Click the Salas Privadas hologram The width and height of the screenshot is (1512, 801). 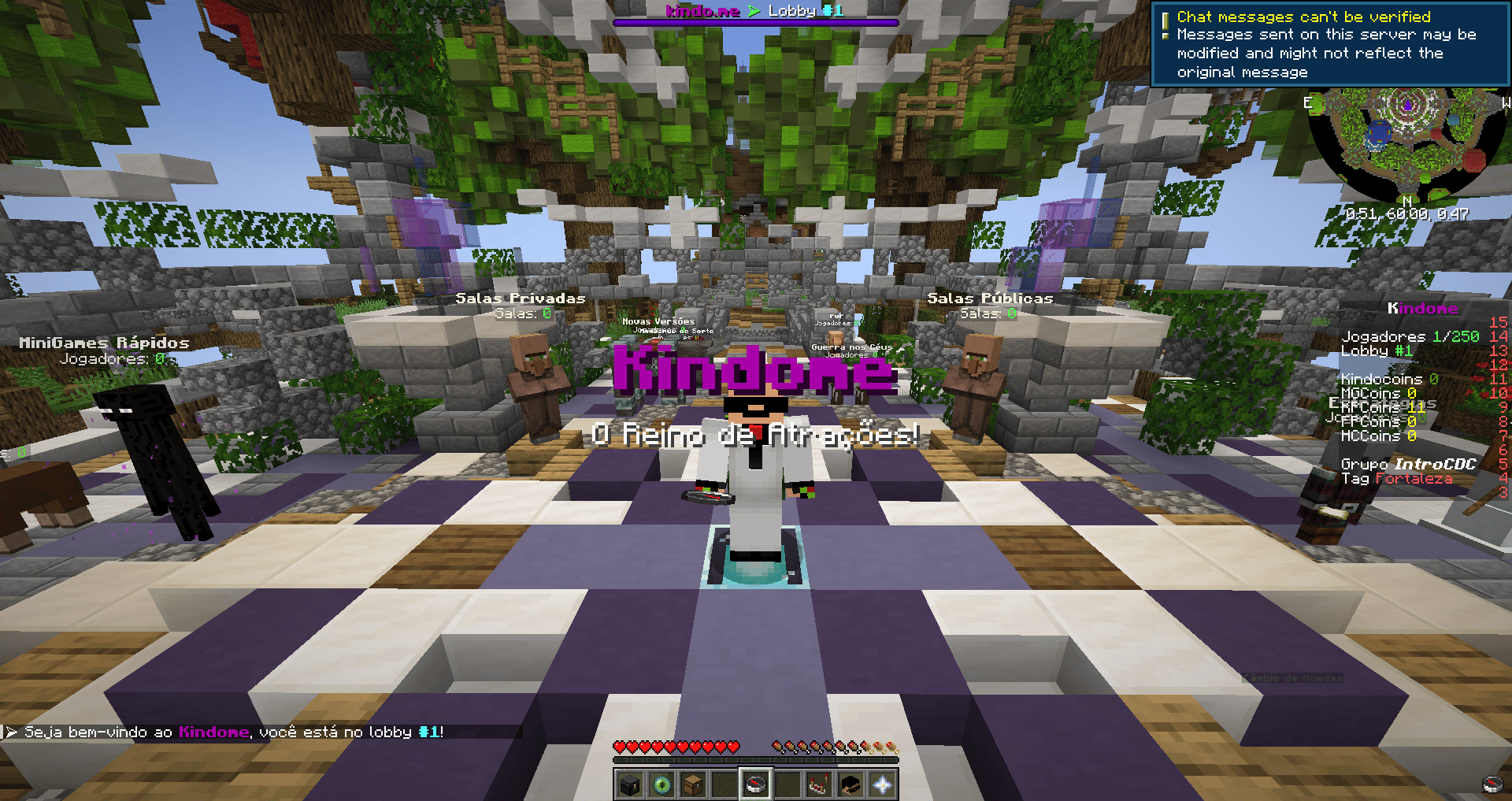click(521, 299)
